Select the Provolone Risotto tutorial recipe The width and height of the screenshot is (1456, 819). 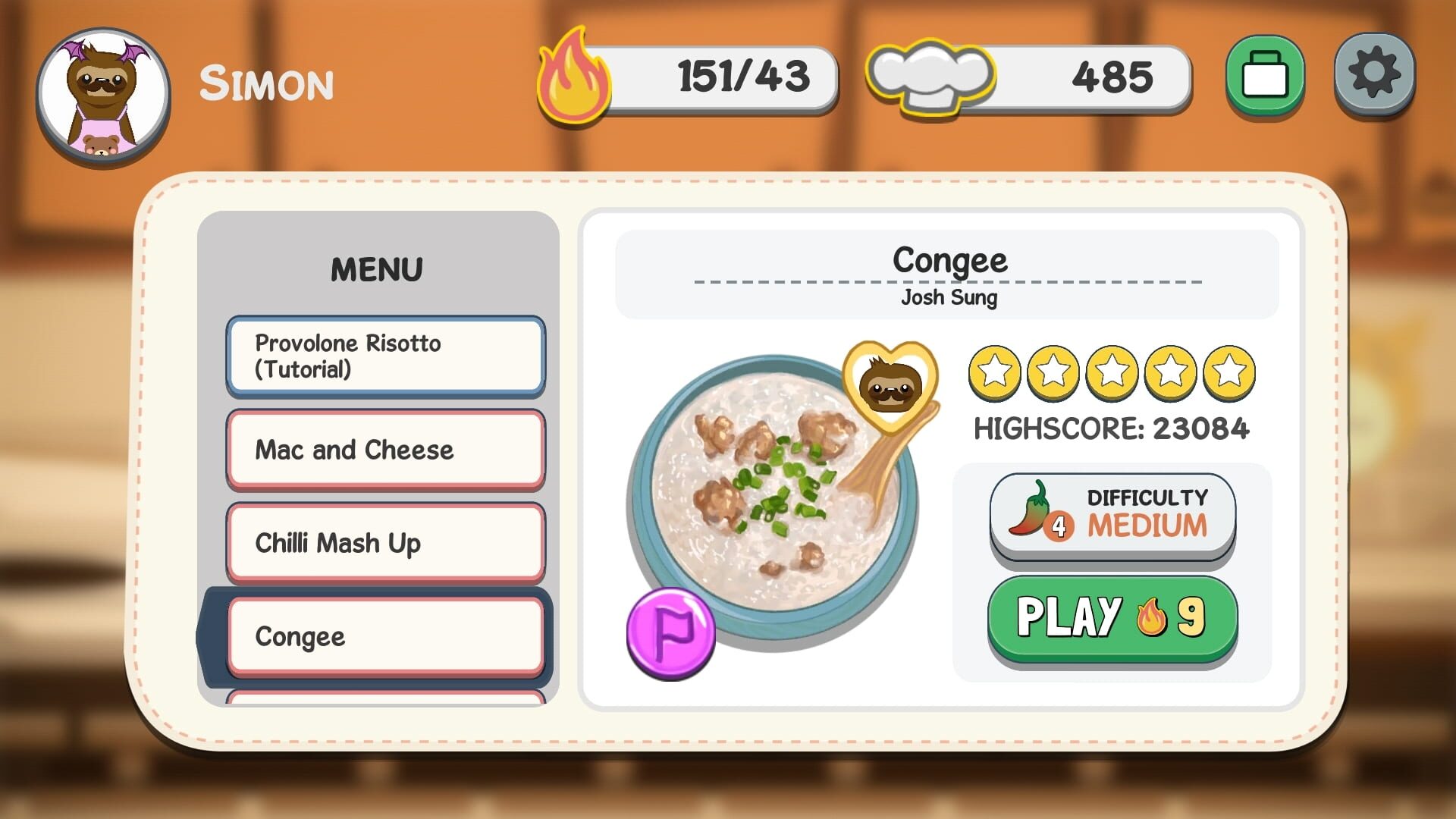coord(385,356)
